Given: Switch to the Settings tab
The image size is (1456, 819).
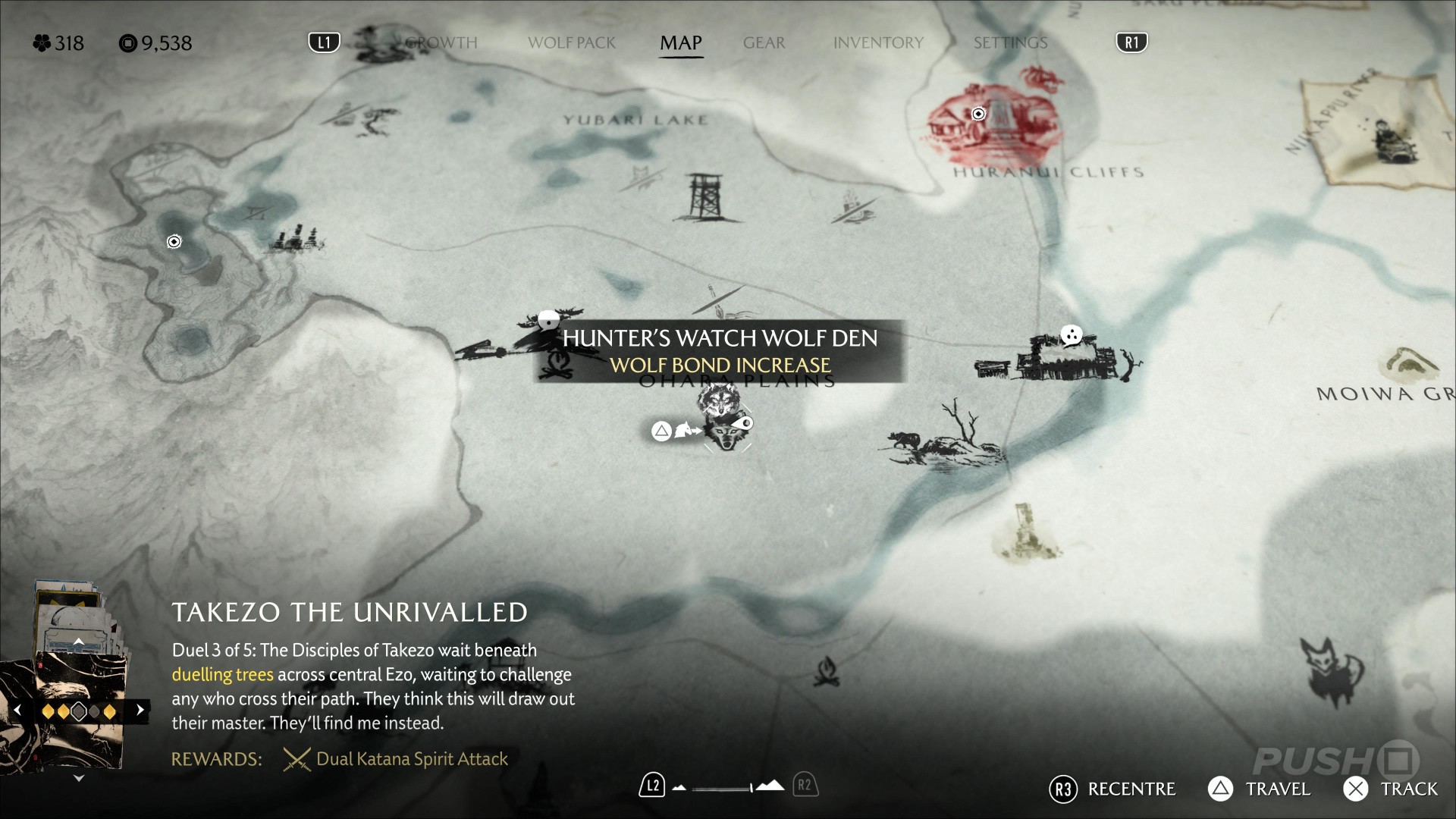Looking at the screenshot, I should click(1010, 43).
